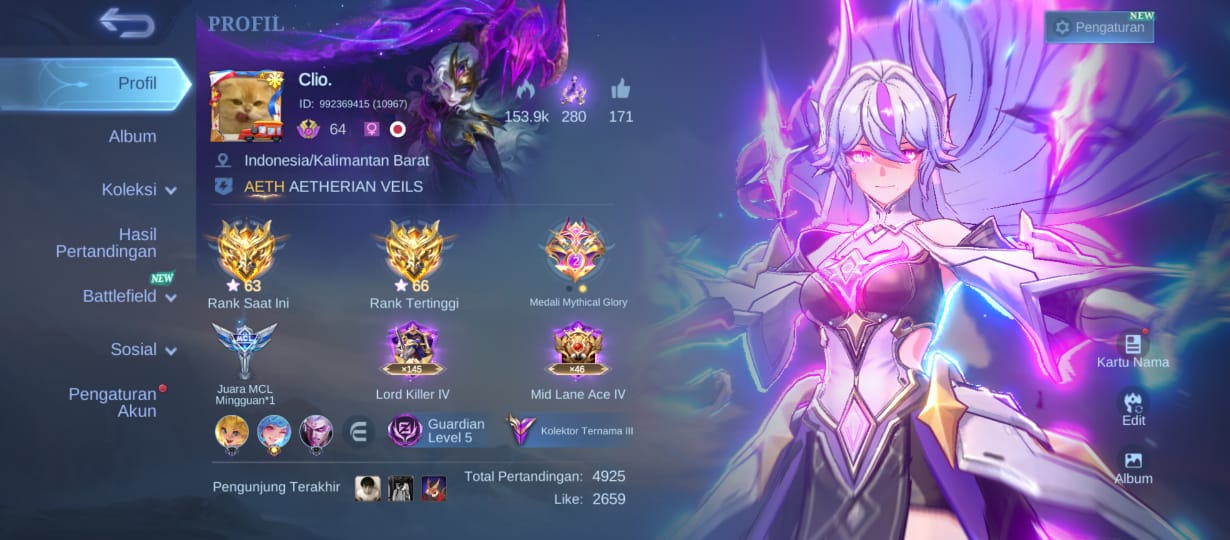Switch to the Profil tab
1230x540 pixels.
click(x=137, y=83)
